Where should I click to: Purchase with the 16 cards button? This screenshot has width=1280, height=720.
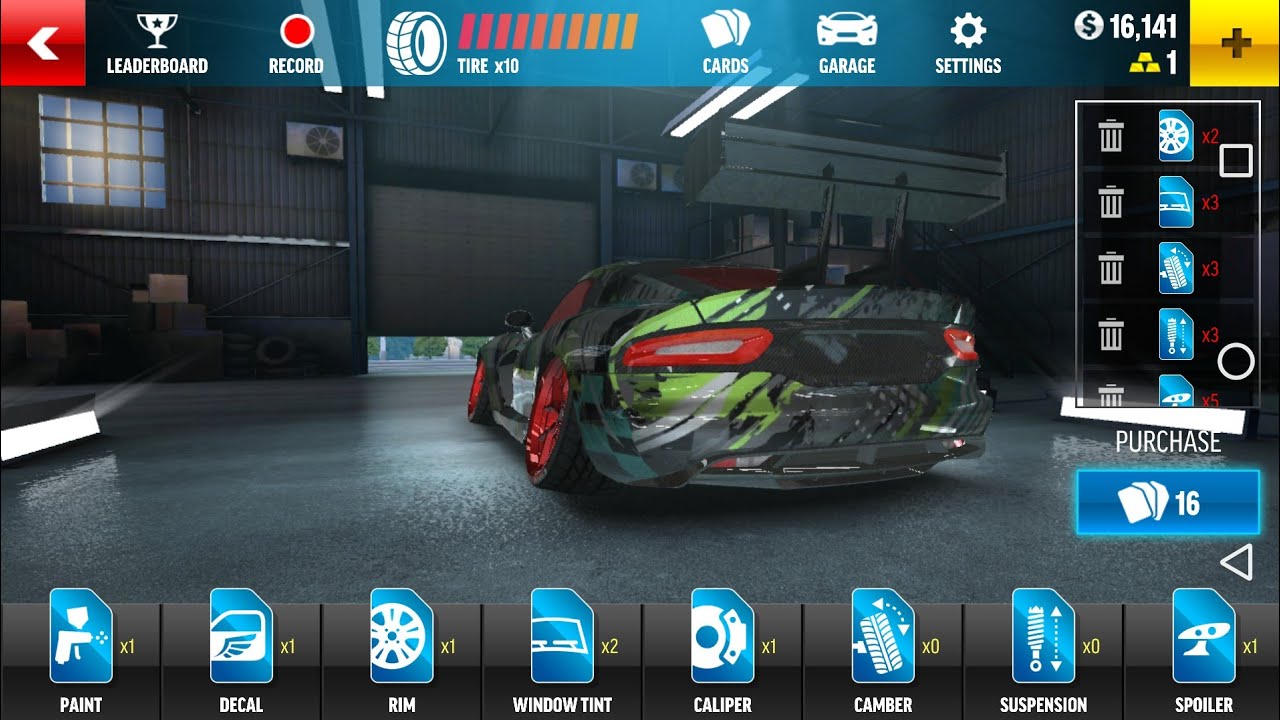tap(1167, 502)
